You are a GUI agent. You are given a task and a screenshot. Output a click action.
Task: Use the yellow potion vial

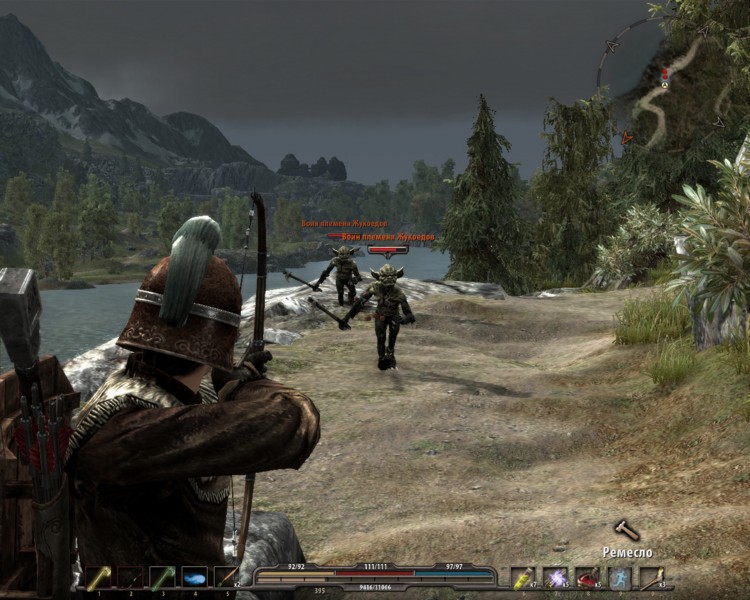pyautogui.click(x=523, y=577)
